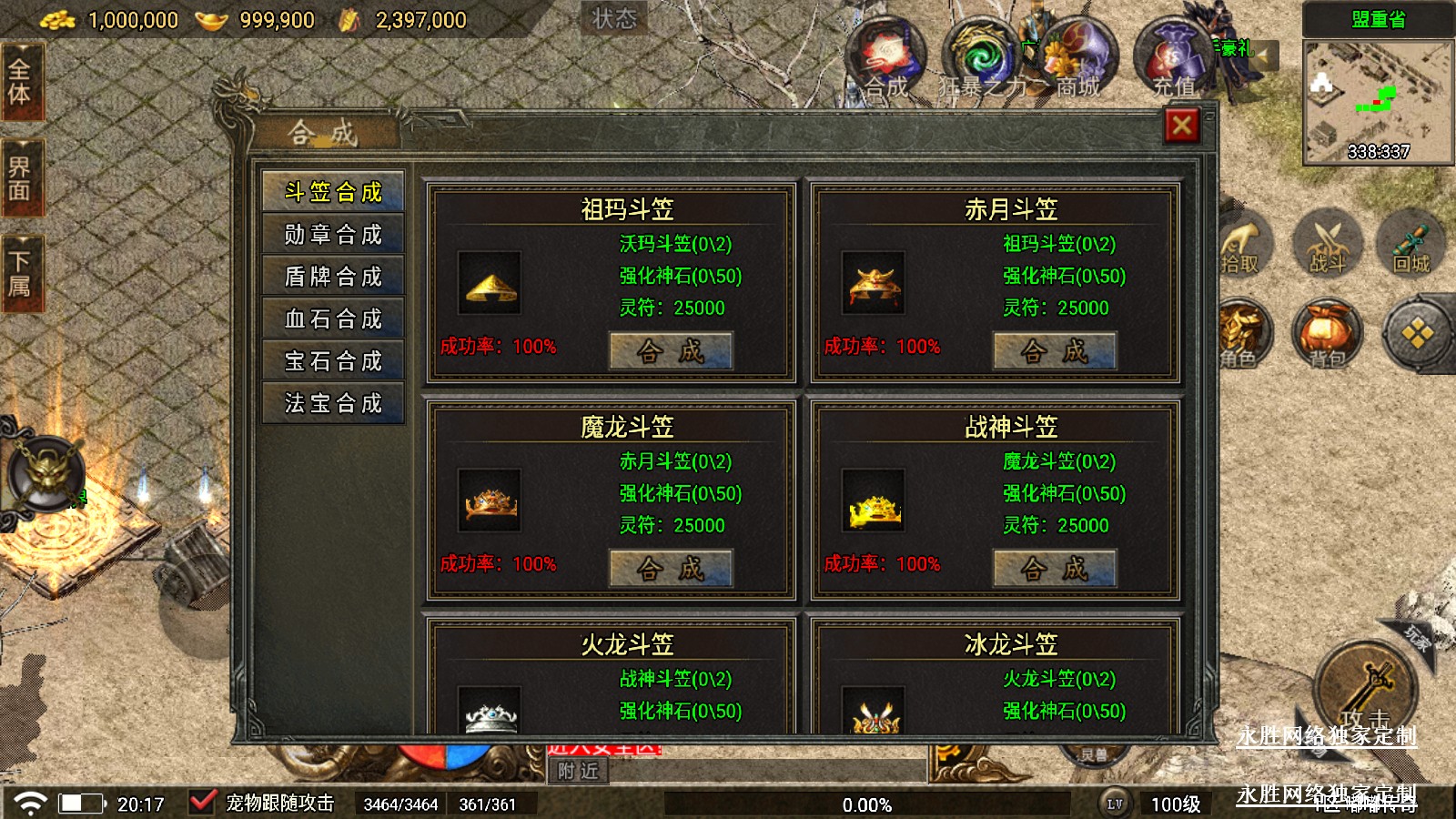Select the 盾牌合成 category
Viewport: 1456px width, 819px height.
click(x=333, y=277)
